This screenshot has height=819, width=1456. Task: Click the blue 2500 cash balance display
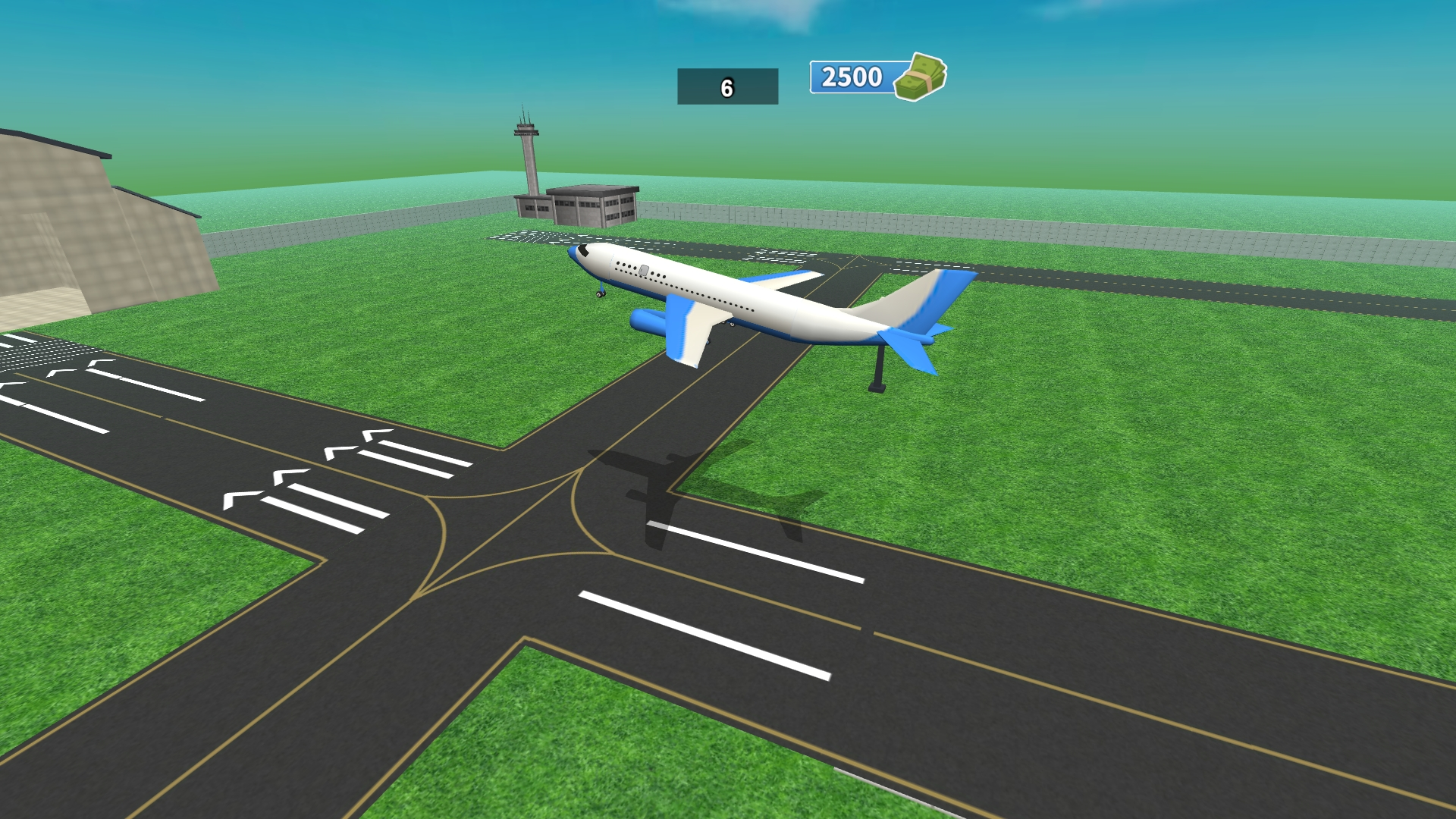click(x=851, y=77)
